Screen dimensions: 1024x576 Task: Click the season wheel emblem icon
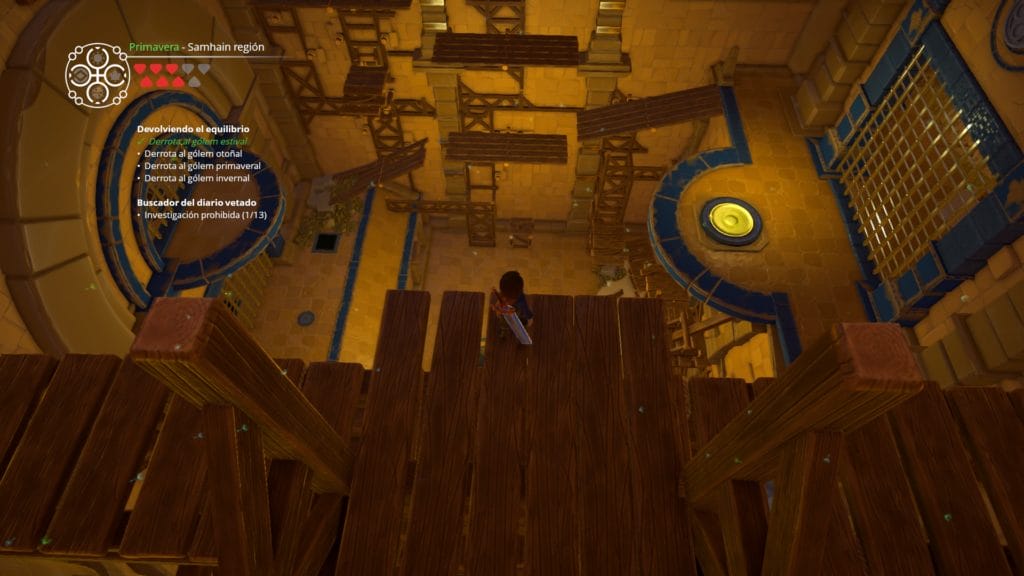click(x=97, y=75)
